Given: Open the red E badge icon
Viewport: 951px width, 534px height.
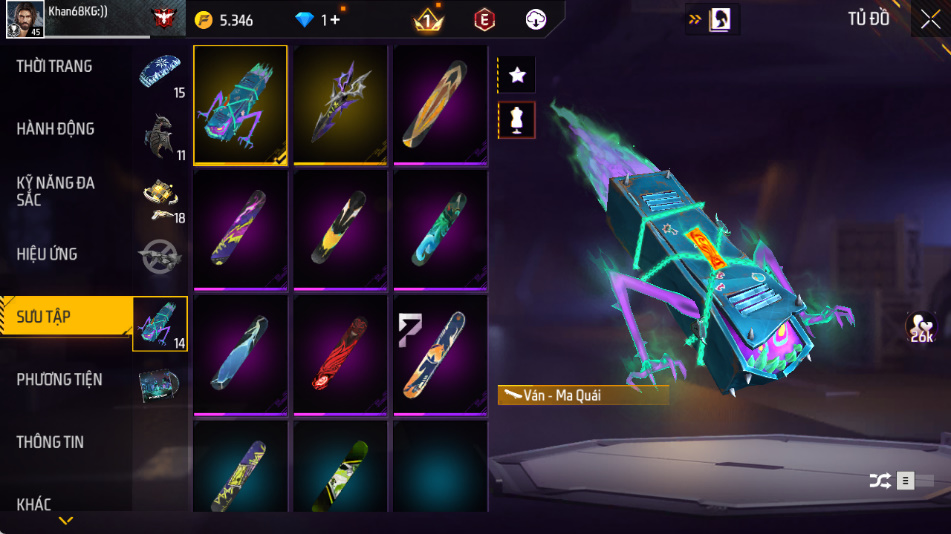Looking at the screenshot, I should 485,20.
